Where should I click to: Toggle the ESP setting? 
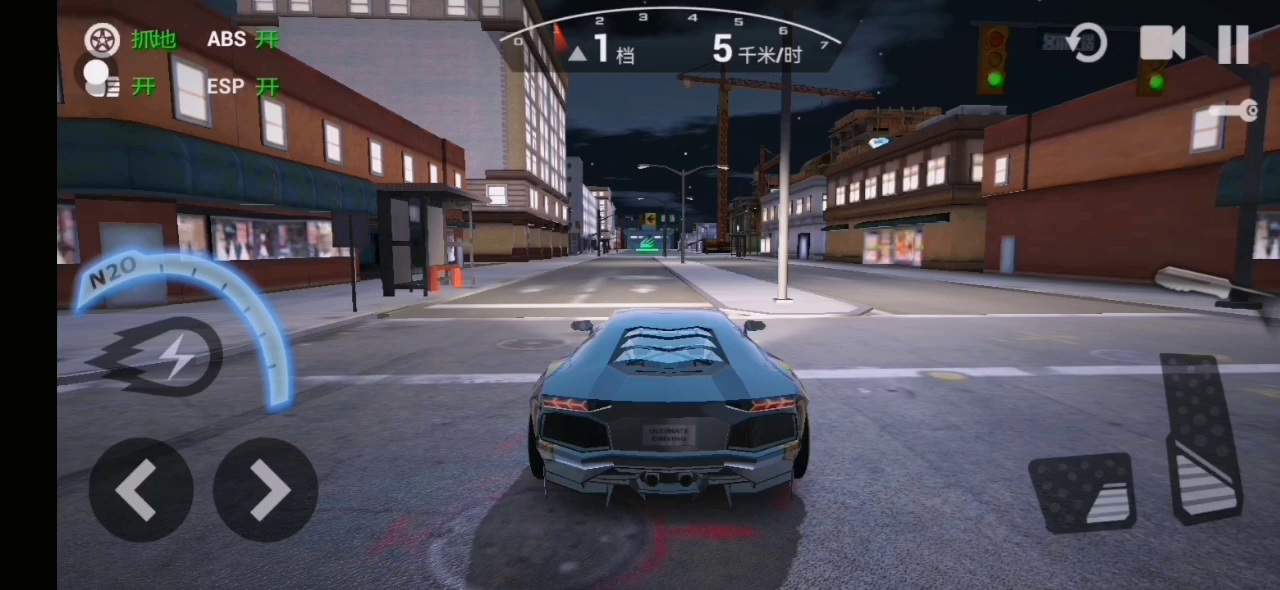coord(242,87)
